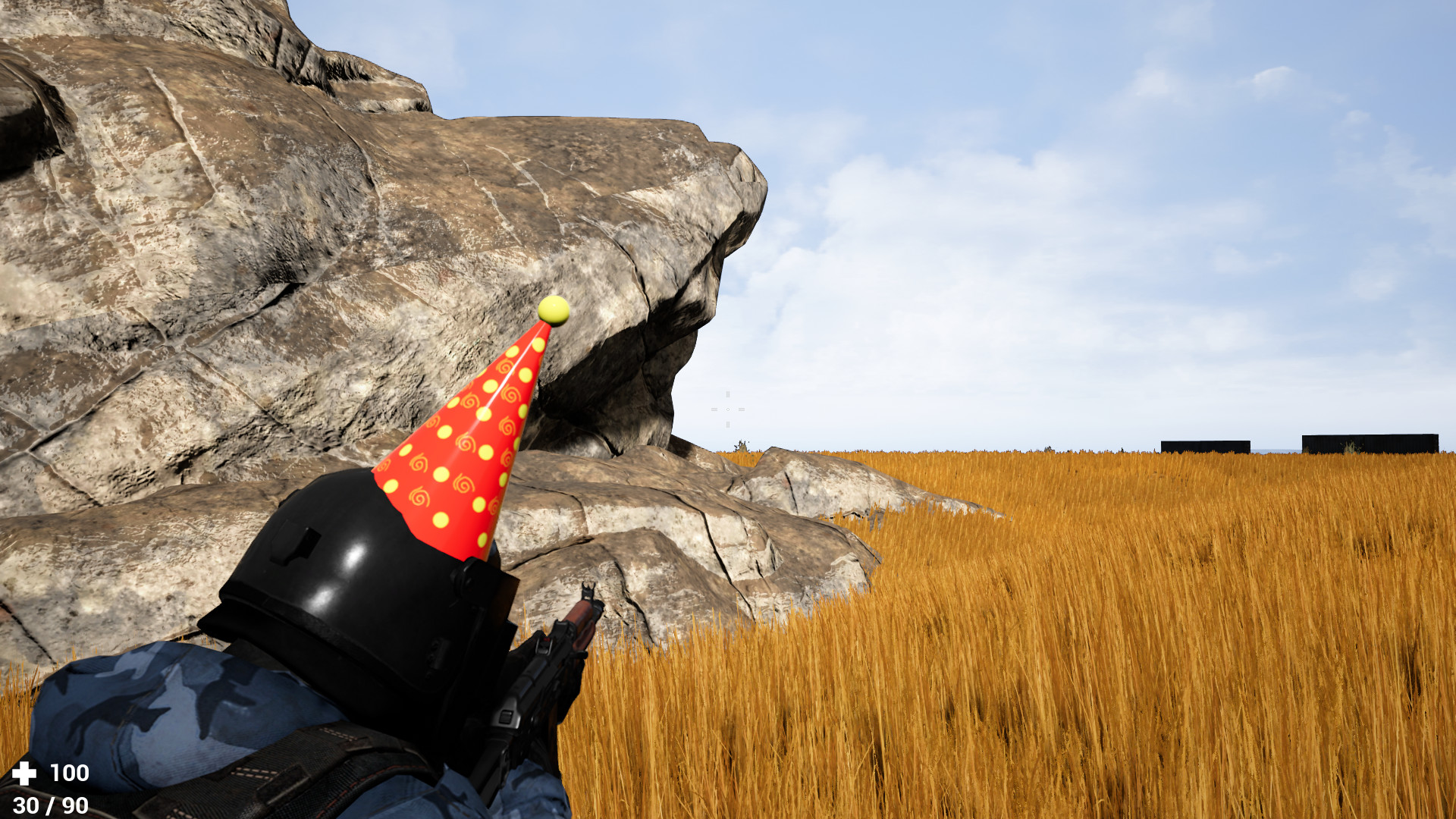Click the small bush at the field's center horizon
Screen dimensions: 1456x819
[x=741, y=447]
